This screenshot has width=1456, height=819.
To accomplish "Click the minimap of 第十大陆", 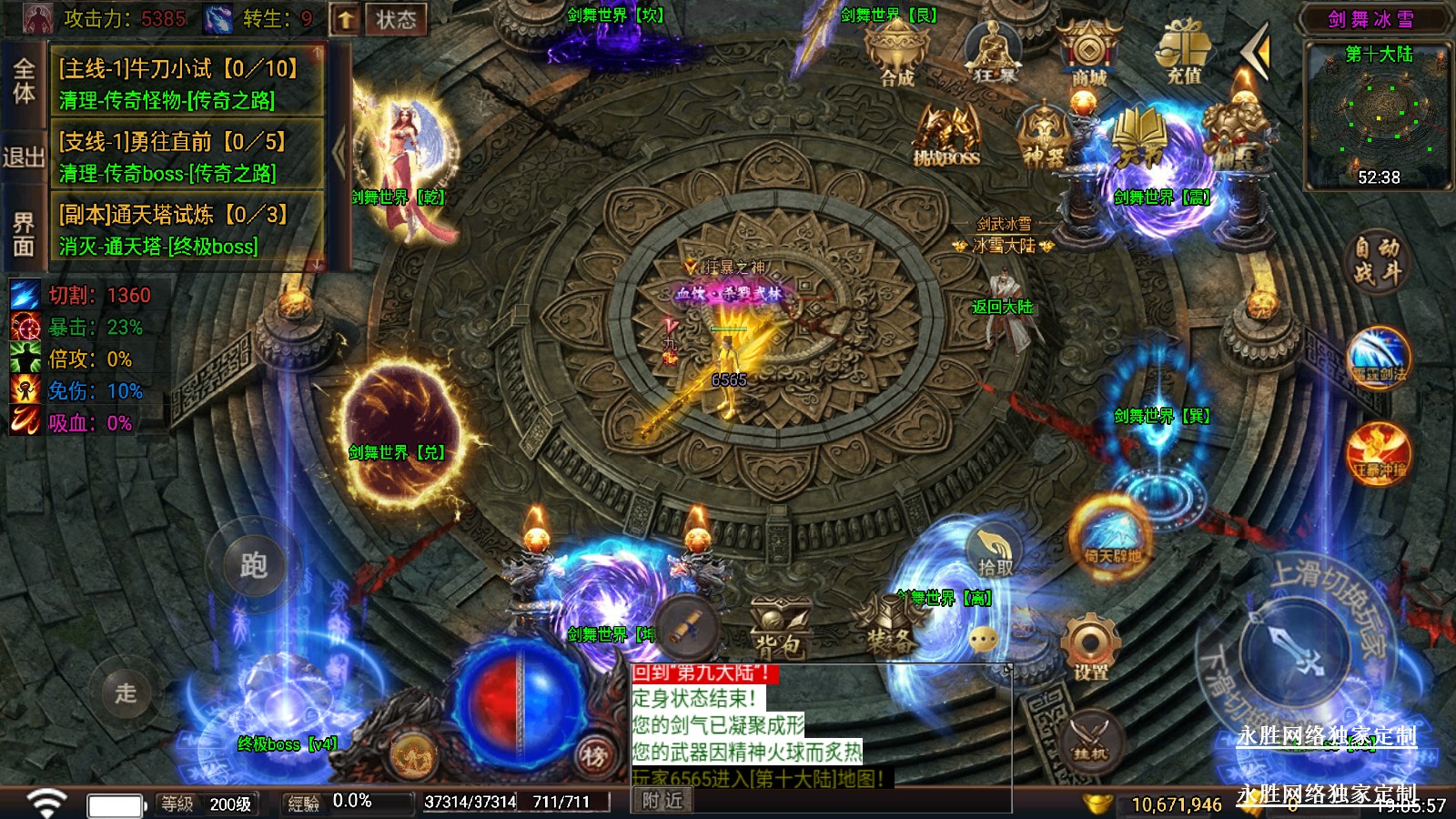I will (x=1380, y=116).
